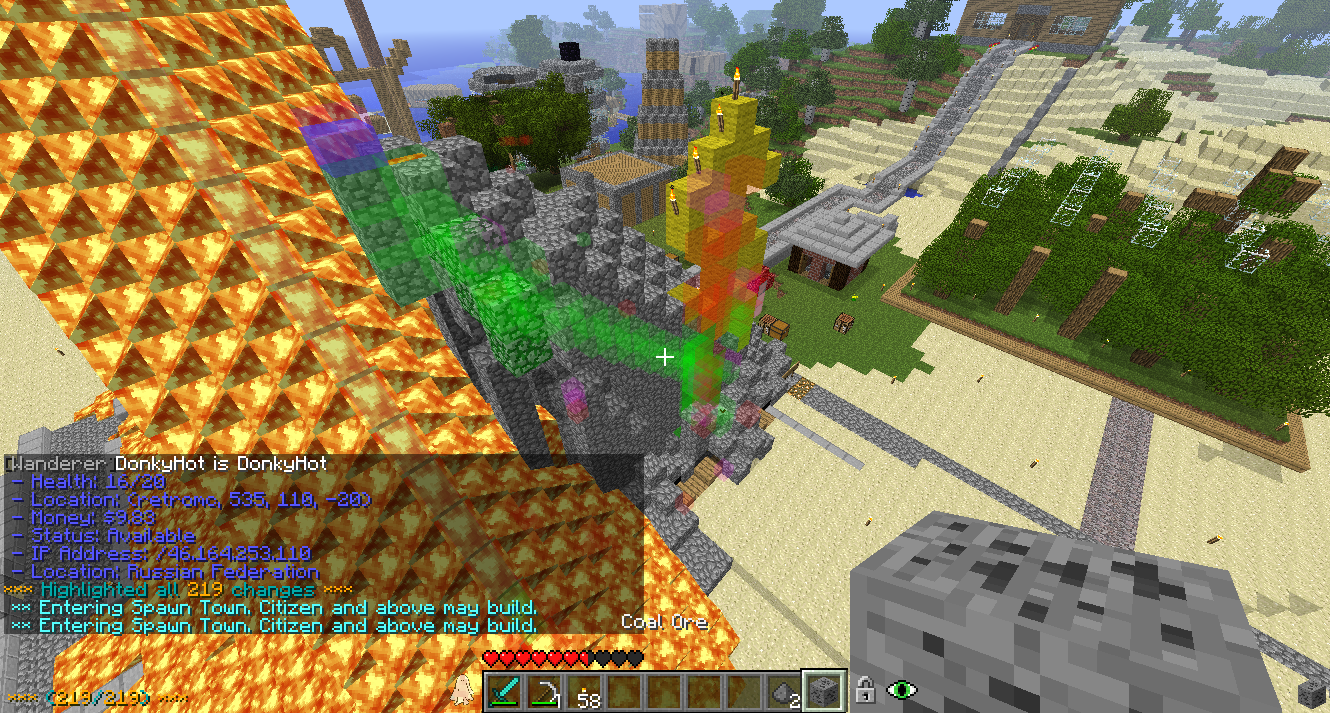Choose the stack of 58 torches

586,692
